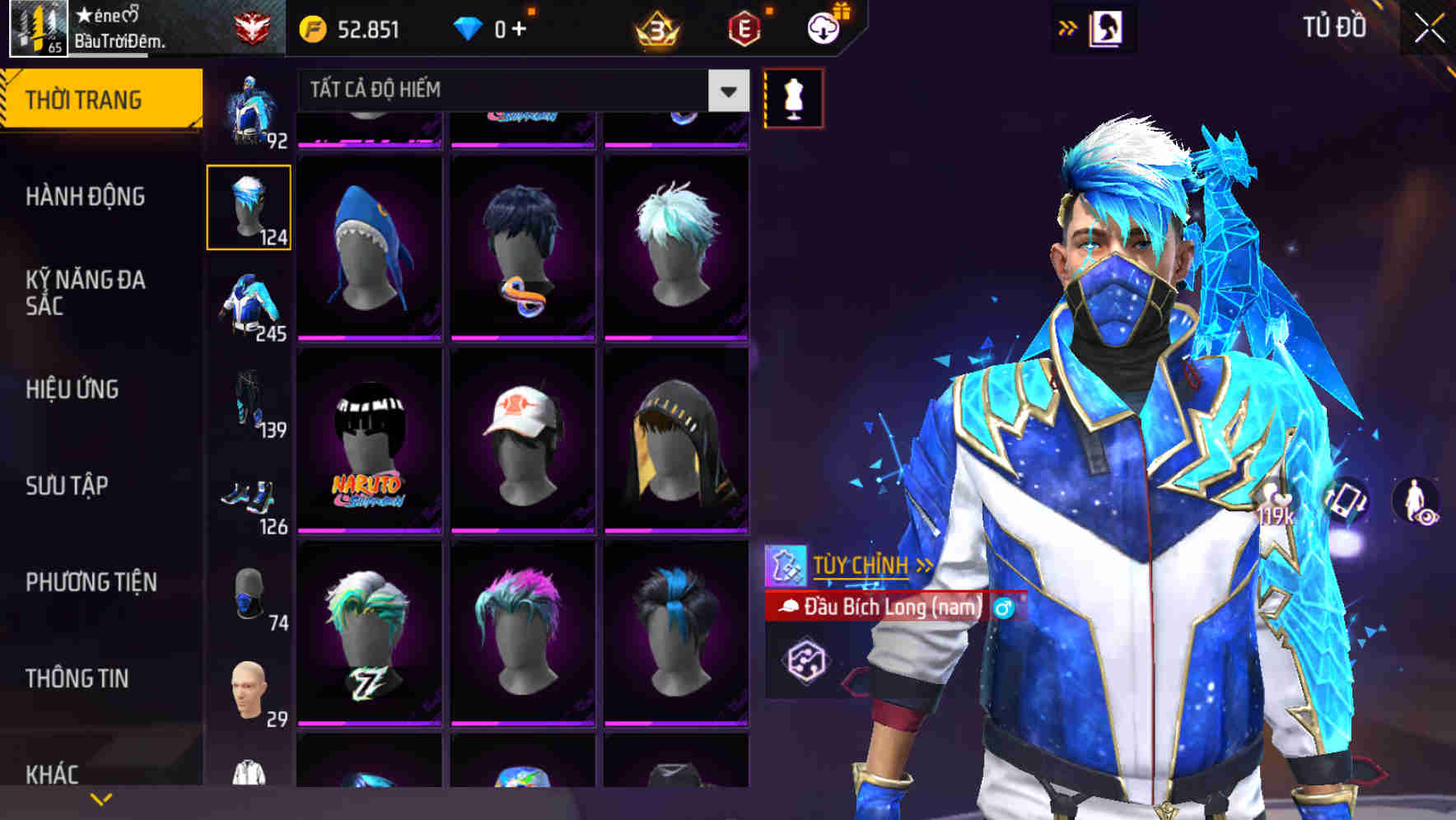This screenshot has width=1456, height=820.
Task: Expand the yellow chevron below KHÁC
Action: [x=99, y=800]
